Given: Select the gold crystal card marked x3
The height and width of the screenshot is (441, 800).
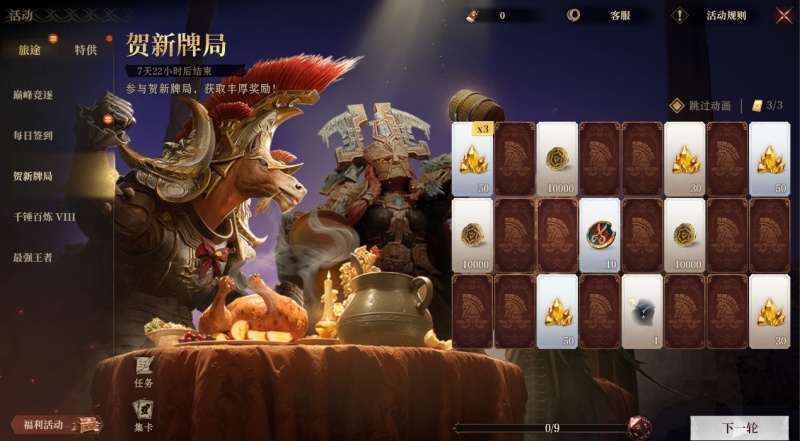Looking at the screenshot, I should (472, 158).
